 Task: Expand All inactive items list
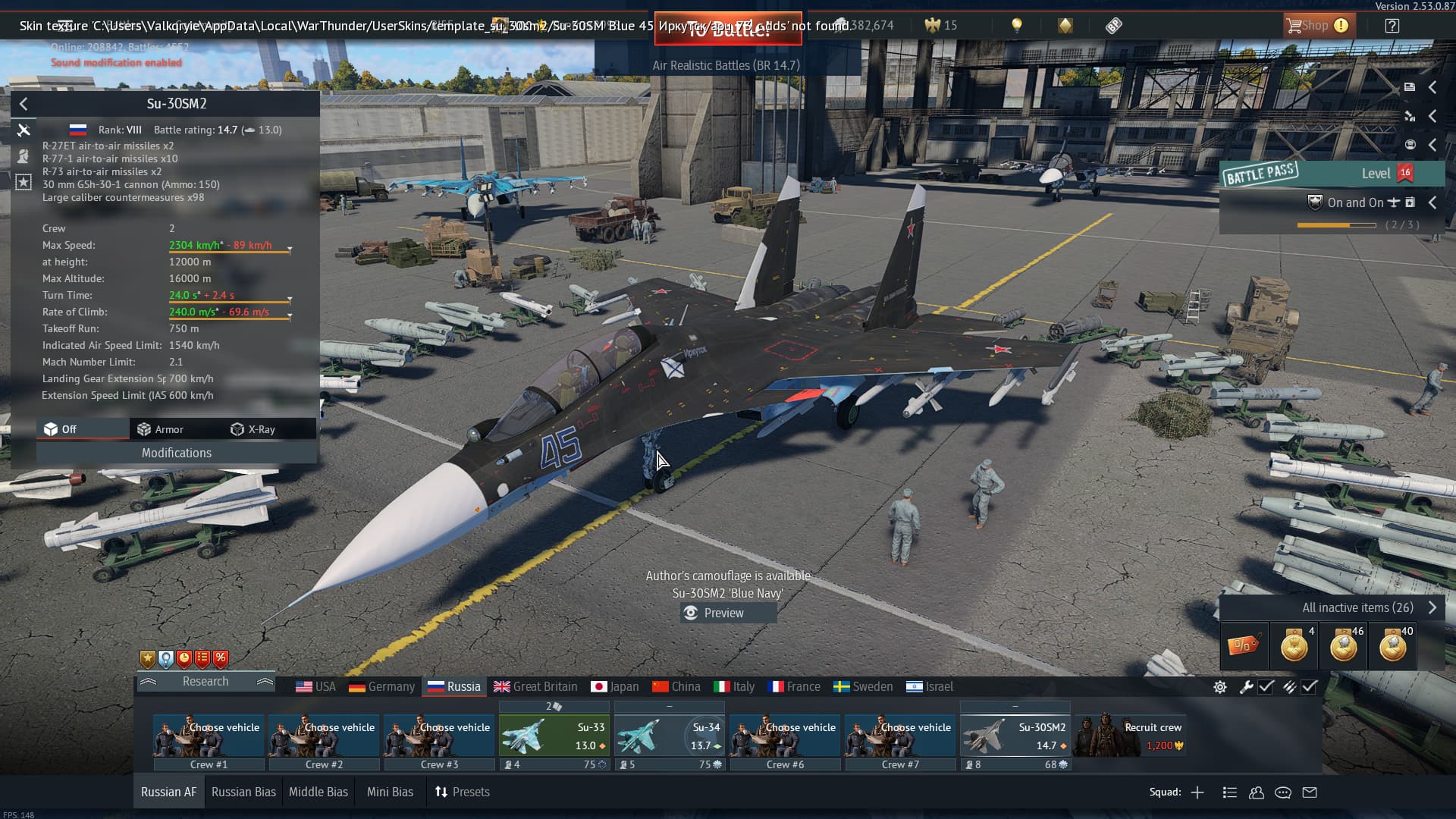[1365, 607]
